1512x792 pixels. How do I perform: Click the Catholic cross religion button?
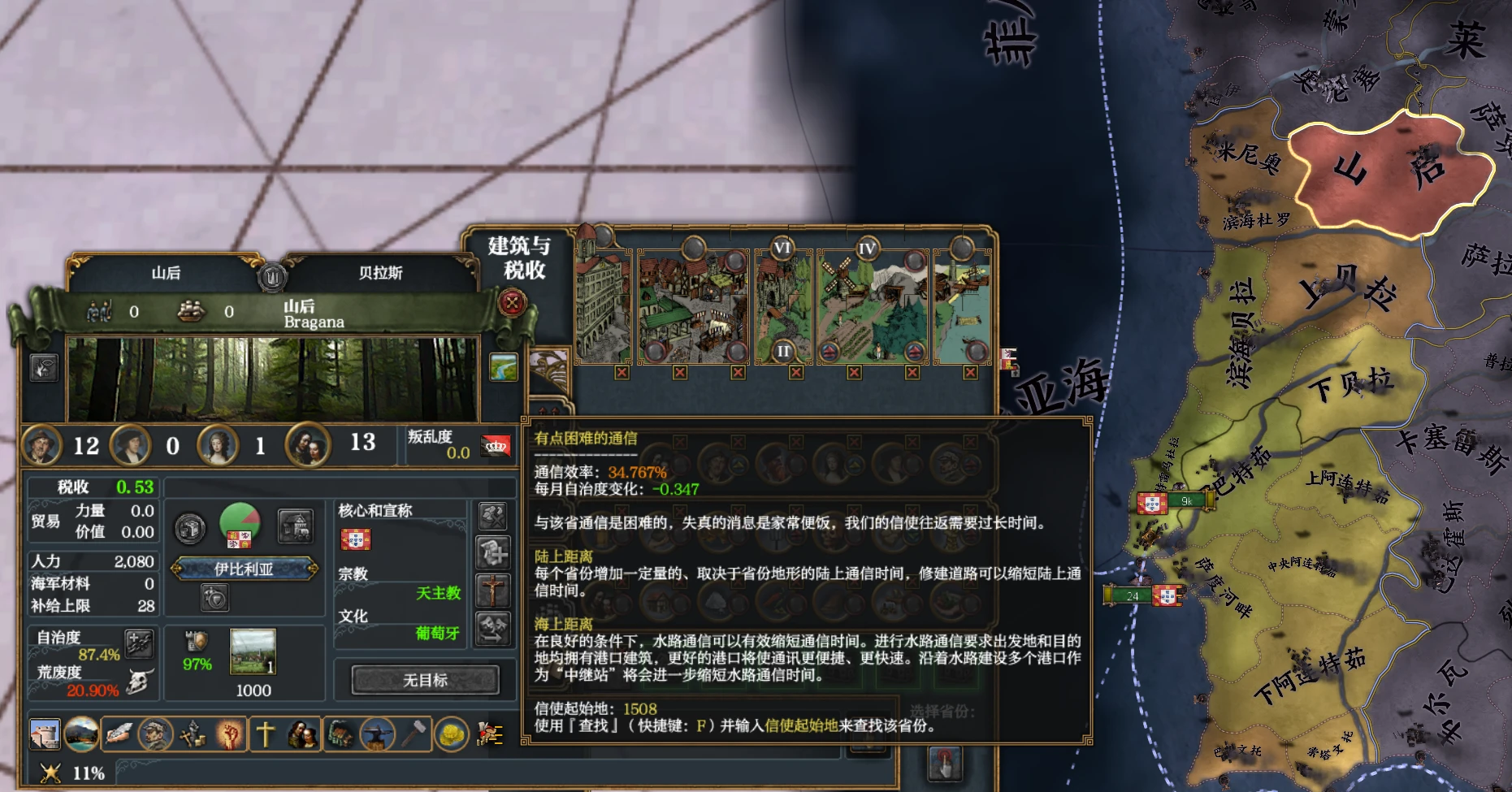point(492,591)
